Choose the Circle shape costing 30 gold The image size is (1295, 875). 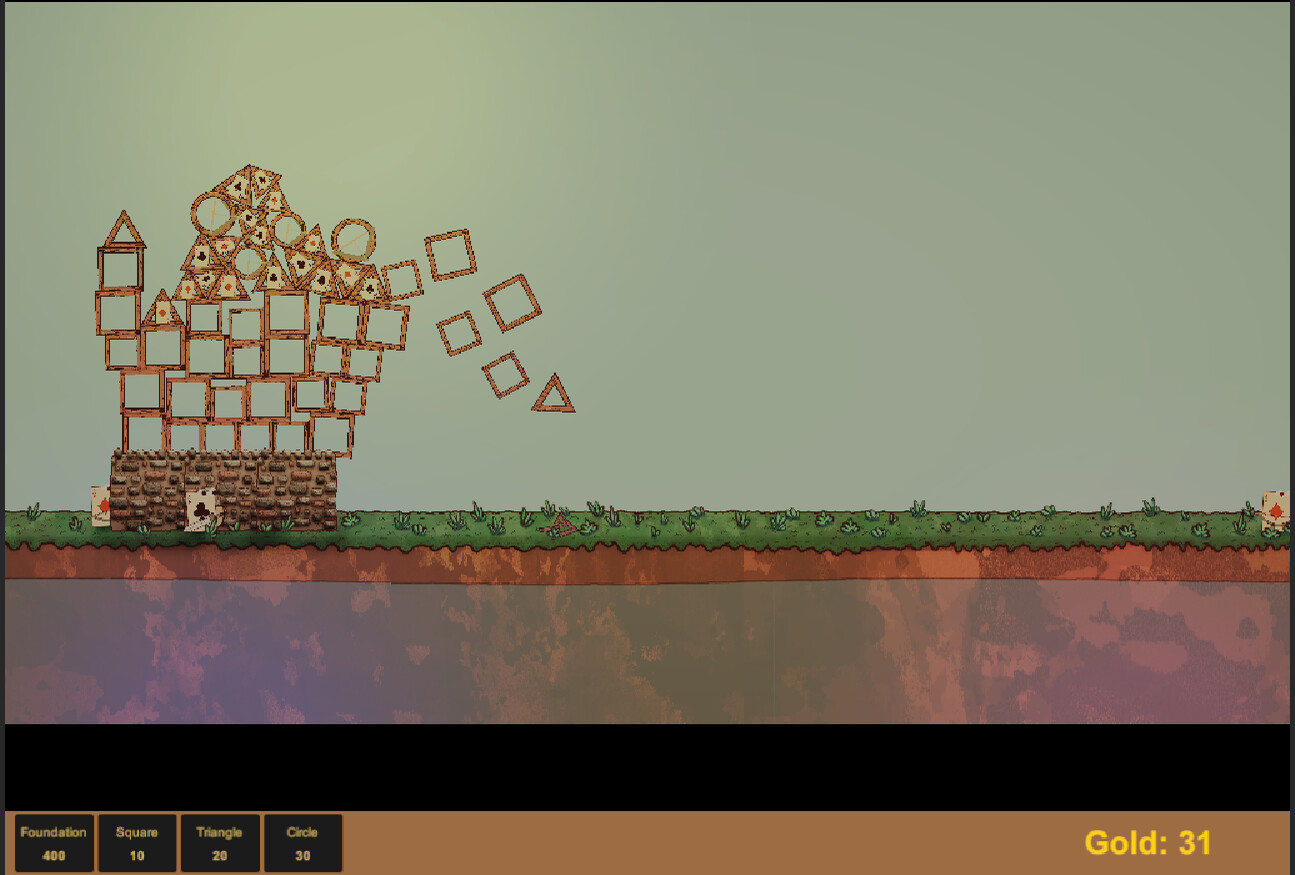303,843
